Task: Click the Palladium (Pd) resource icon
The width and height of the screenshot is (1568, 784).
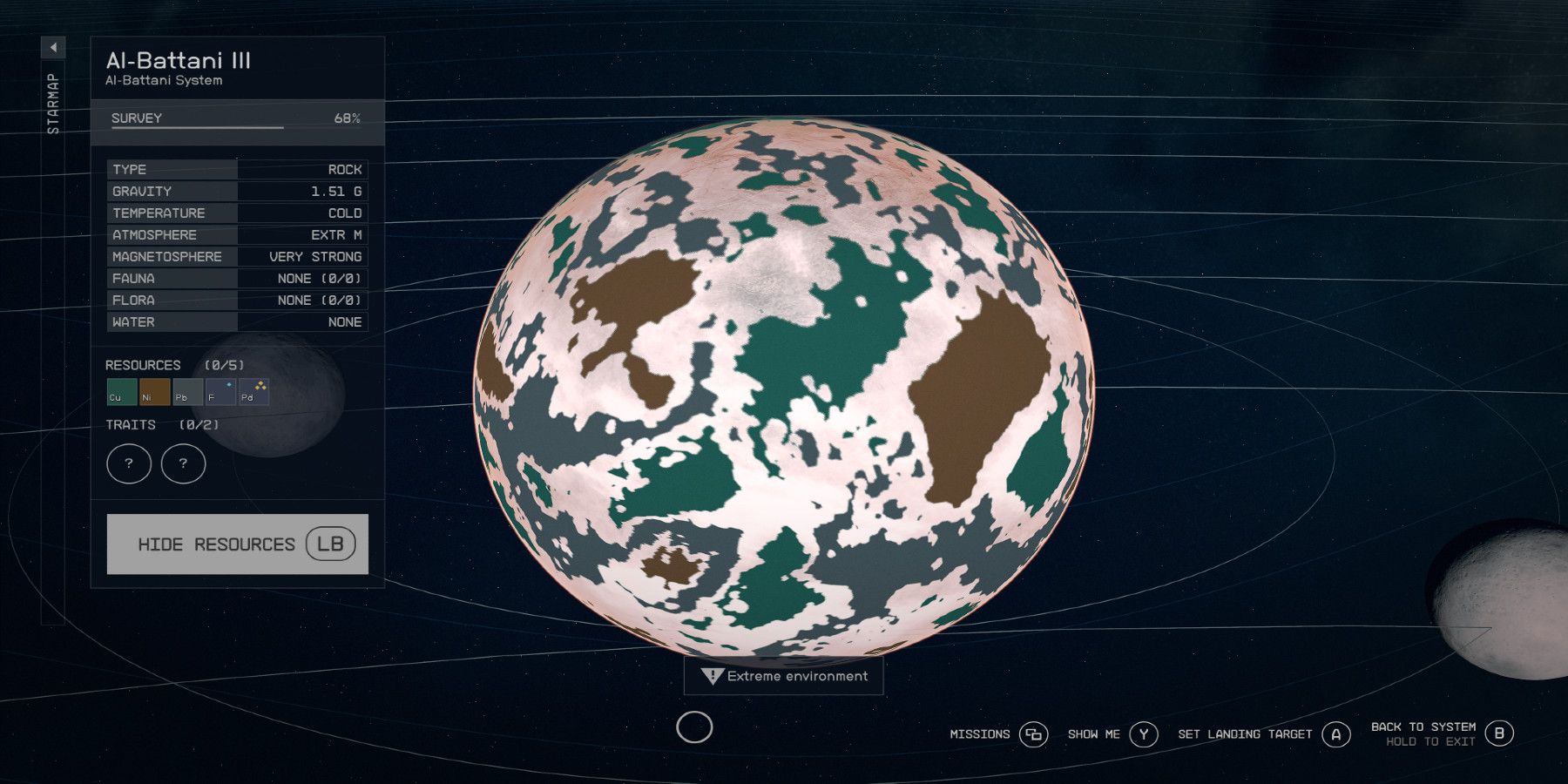Action: 252,393
